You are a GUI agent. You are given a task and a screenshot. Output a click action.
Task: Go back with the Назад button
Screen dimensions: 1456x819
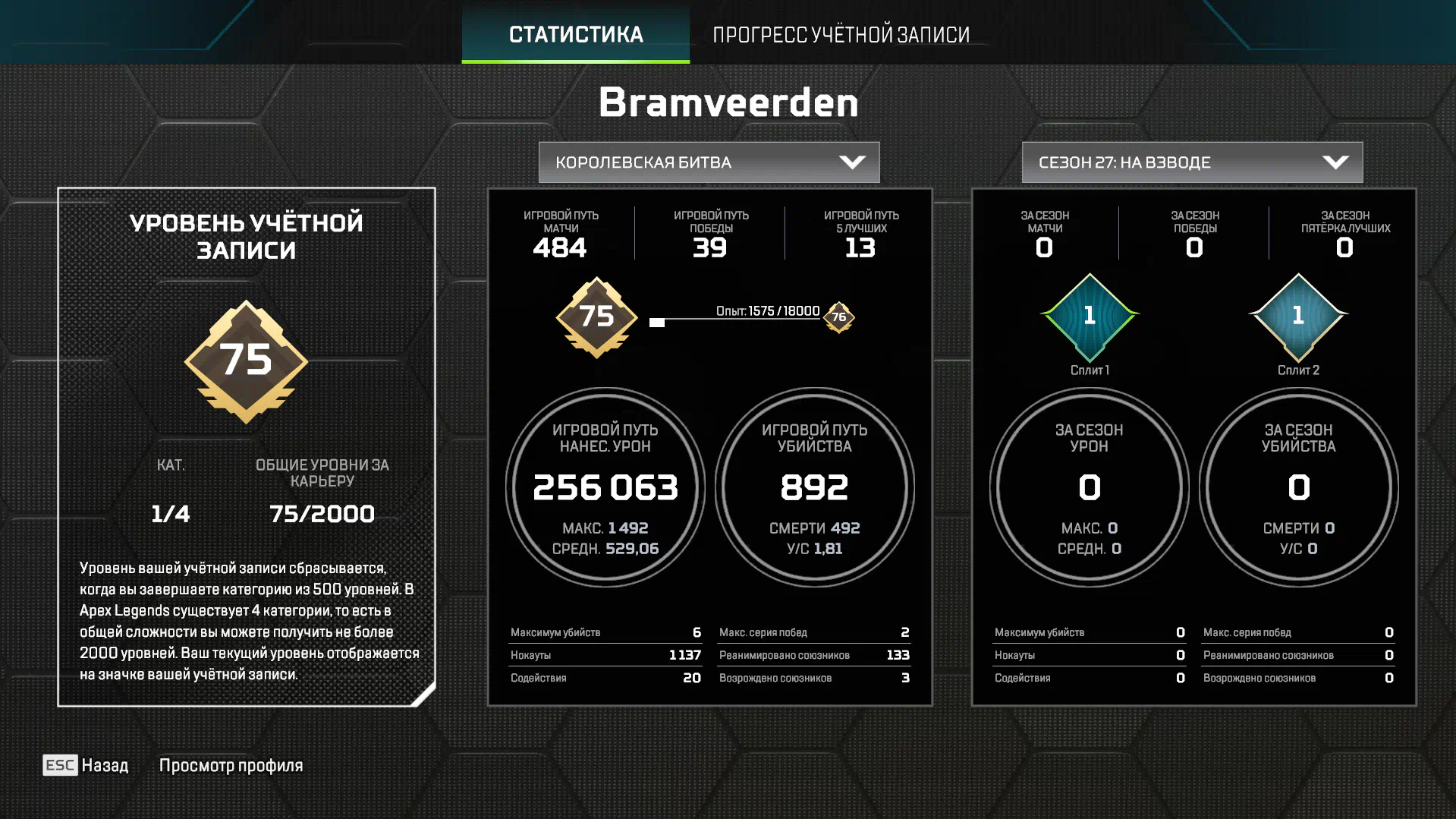coord(86,765)
